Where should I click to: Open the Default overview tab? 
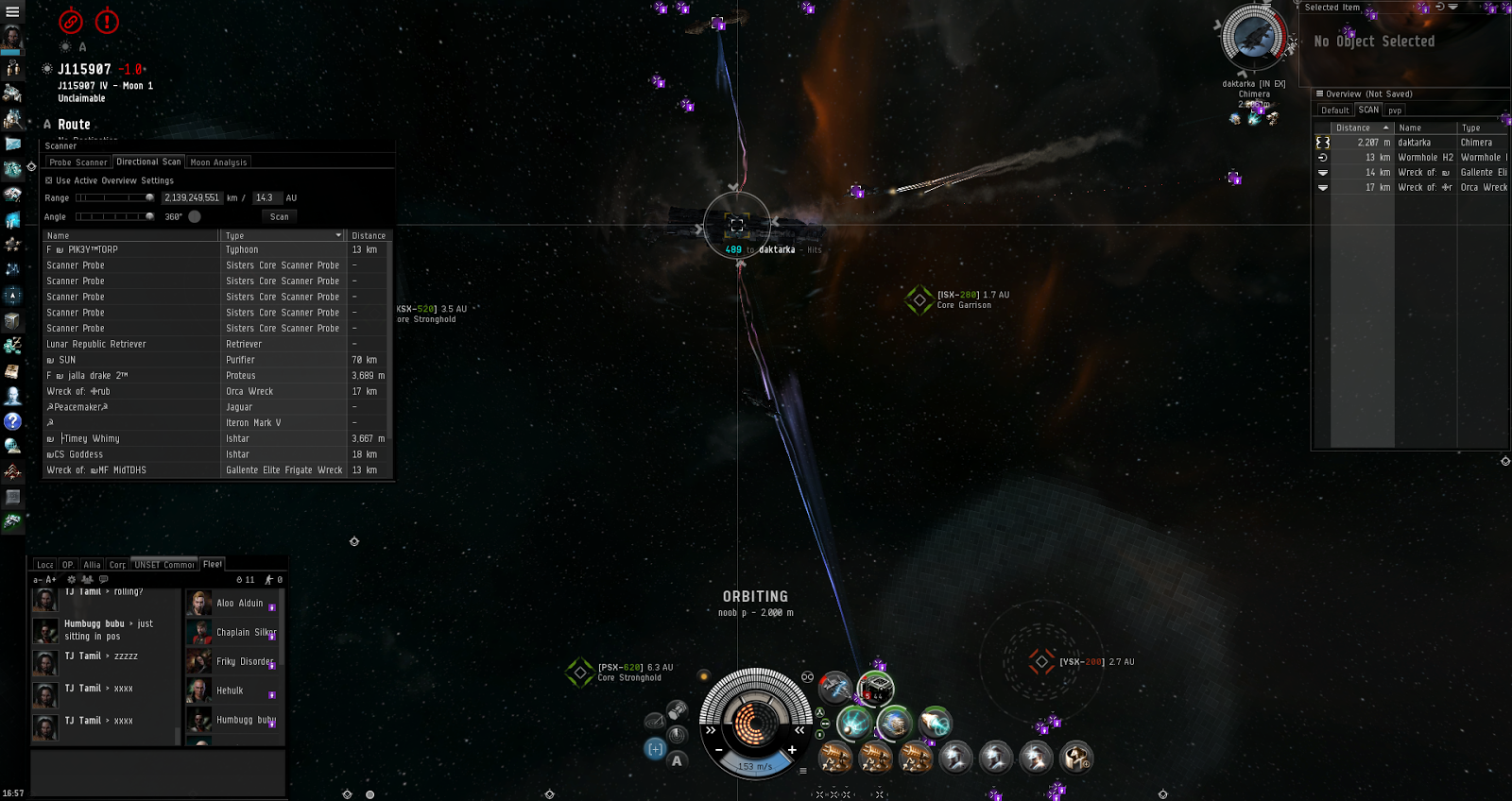point(1335,111)
